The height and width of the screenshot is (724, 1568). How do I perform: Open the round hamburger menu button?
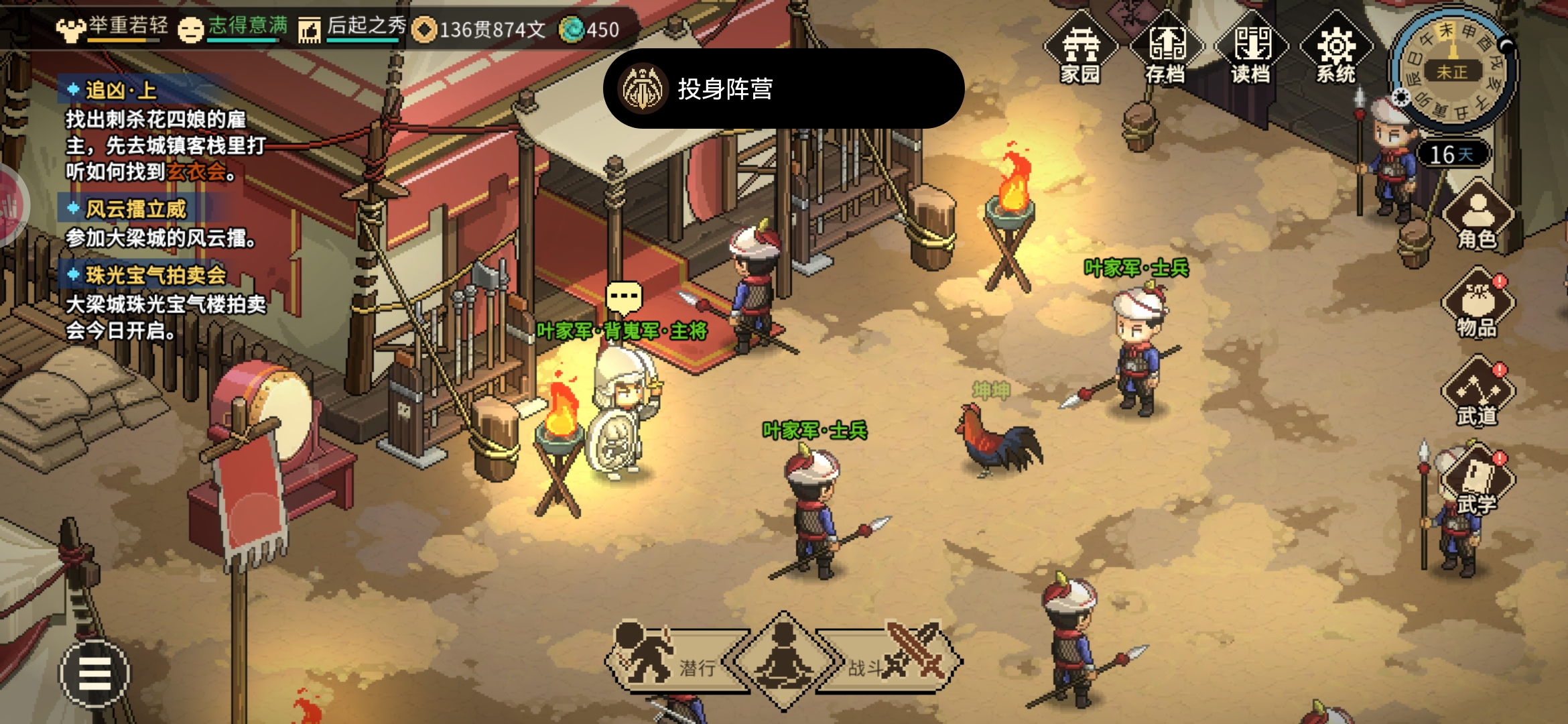coord(94,674)
